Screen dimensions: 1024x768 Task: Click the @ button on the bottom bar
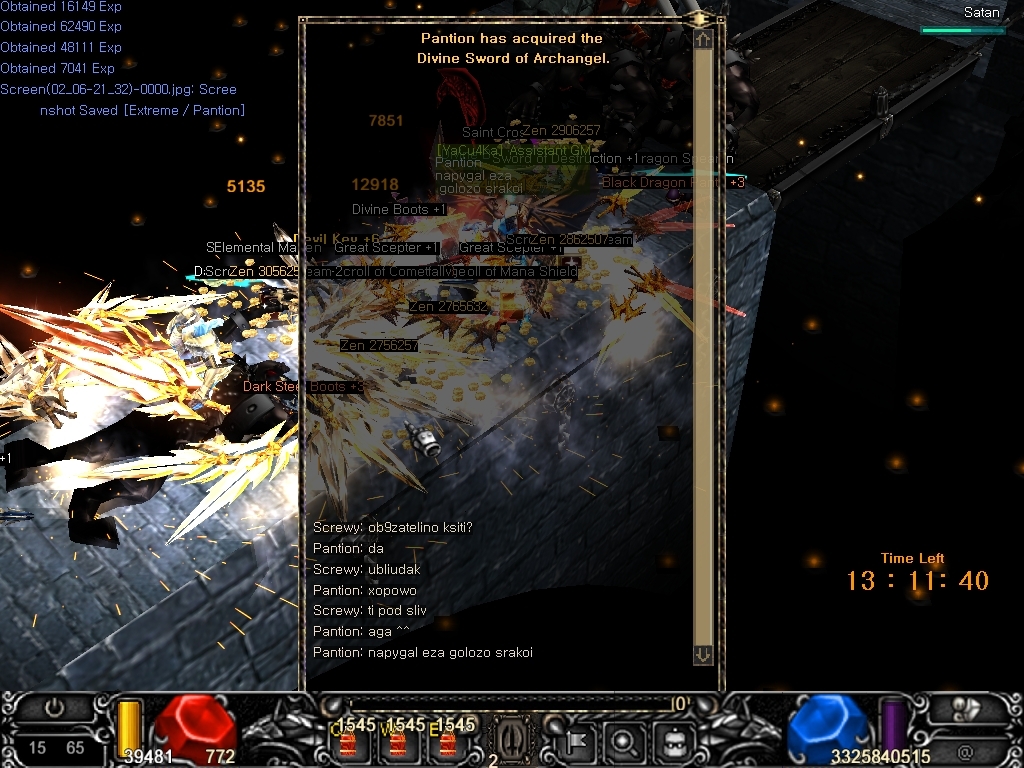(x=965, y=752)
